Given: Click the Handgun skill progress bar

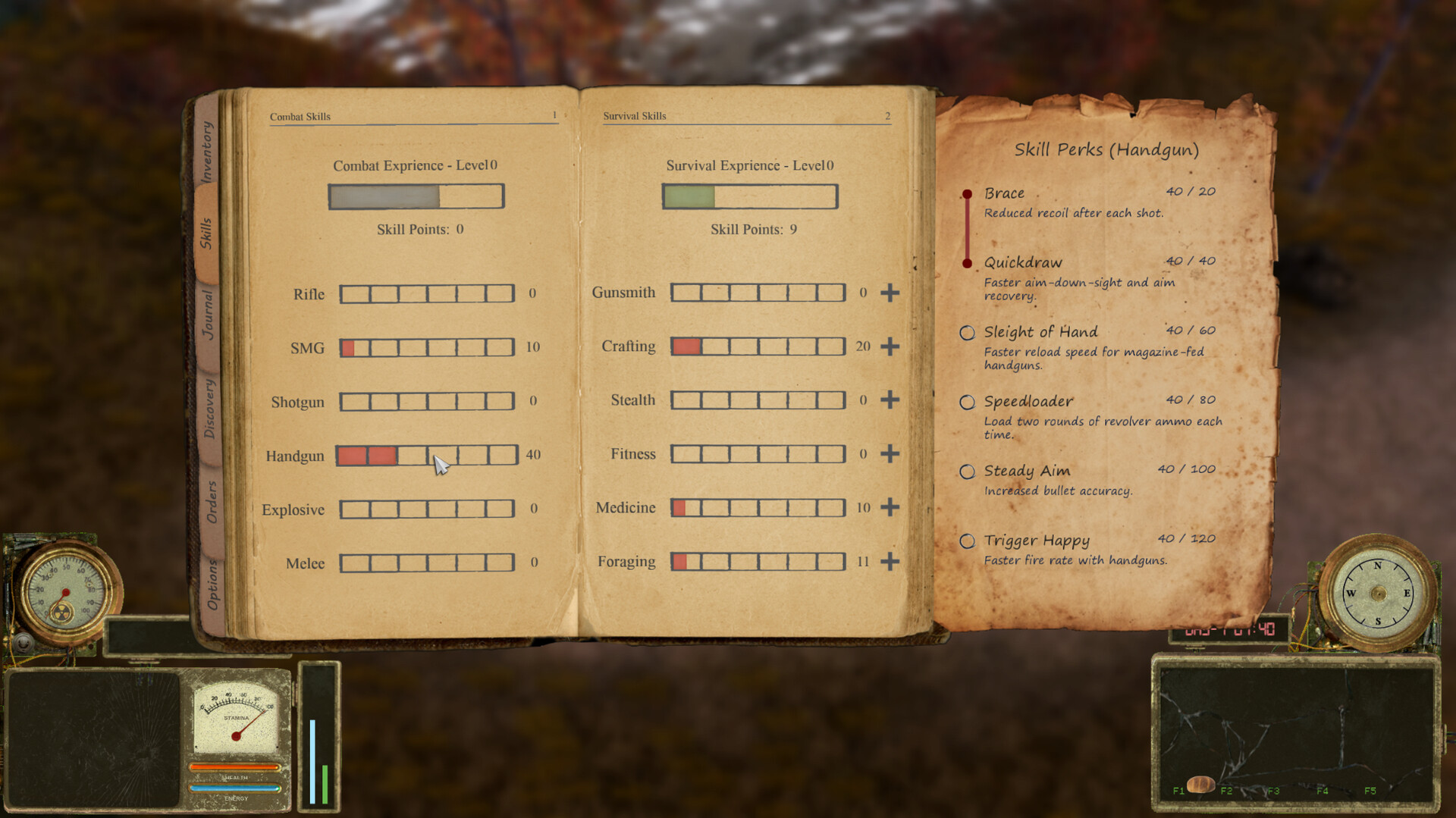Looking at the screenshot, I should coord(427,456).
